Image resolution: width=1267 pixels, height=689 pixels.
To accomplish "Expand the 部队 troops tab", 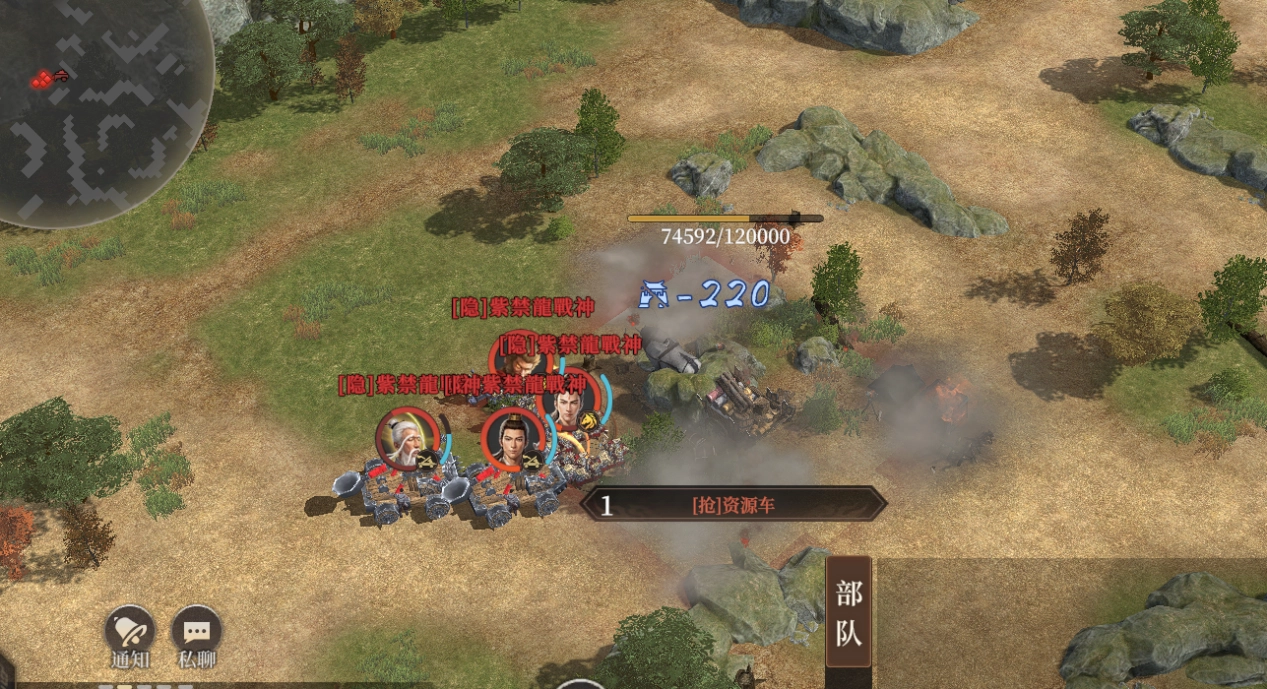I will (848, 611).
